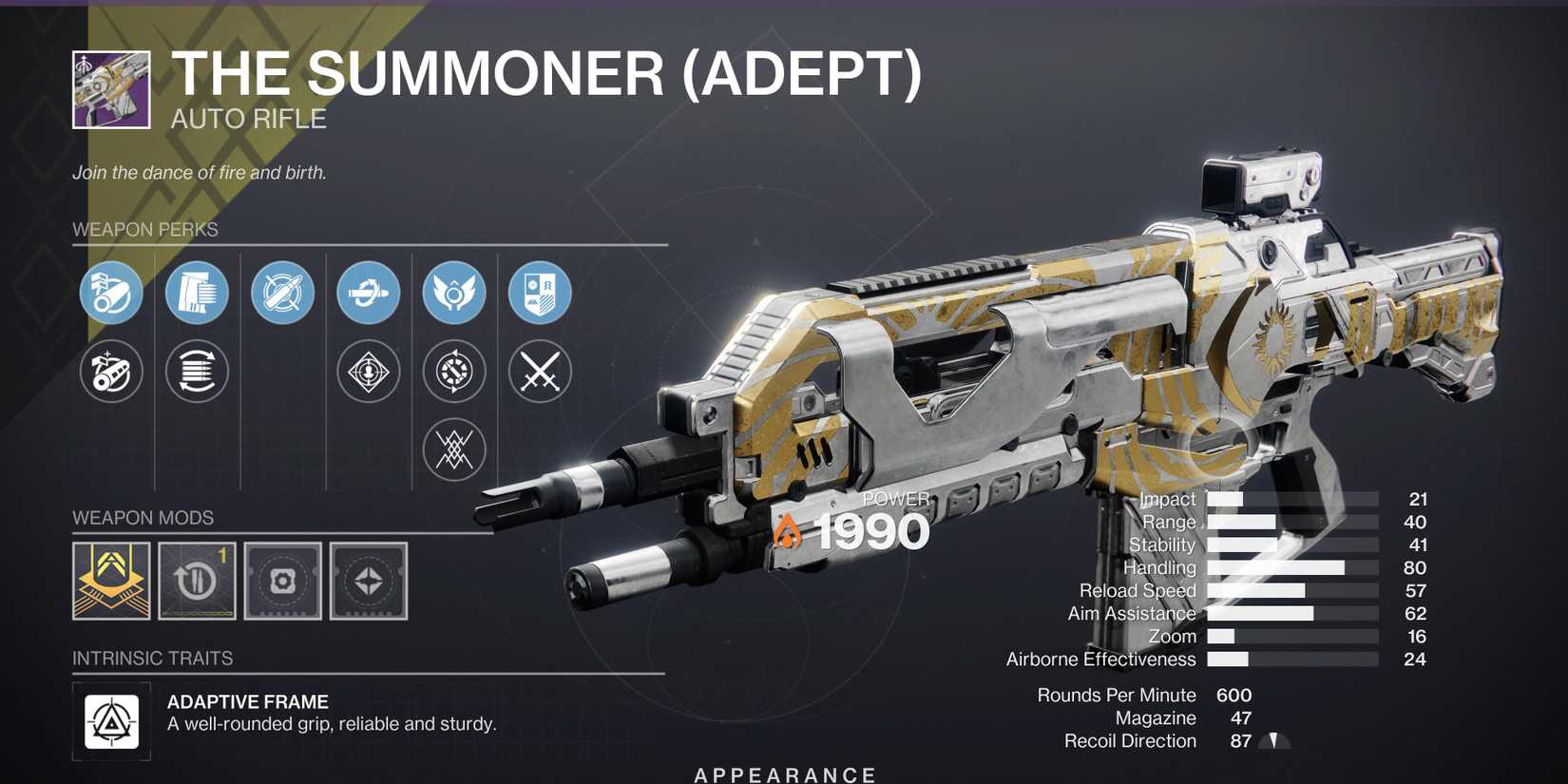Screen dimensions: 1568x784
Task: Open the weapon mod with the yellow 1 badge
Action: point(197,582)
